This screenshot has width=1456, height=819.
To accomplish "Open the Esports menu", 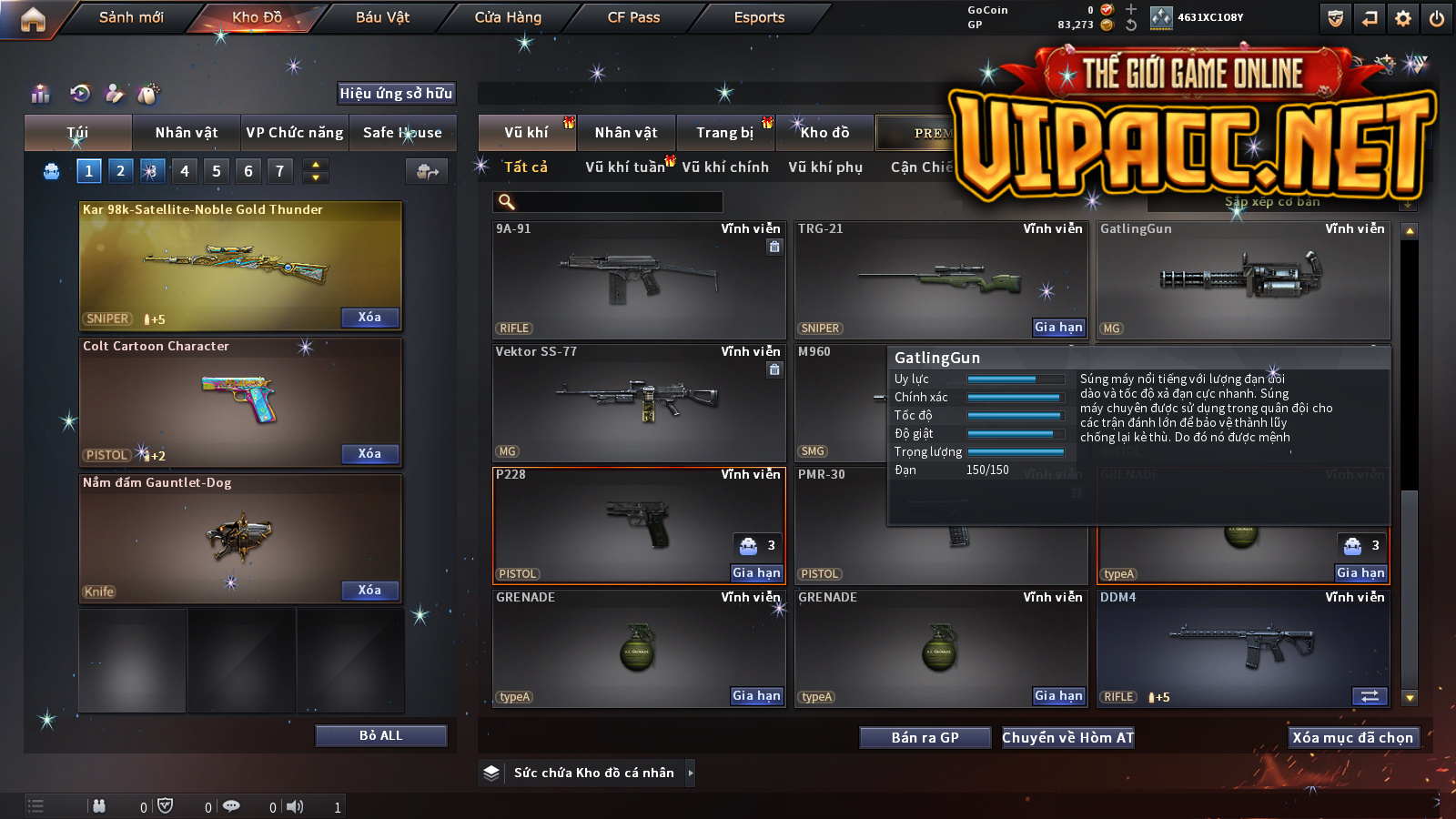I will point(759,17).
